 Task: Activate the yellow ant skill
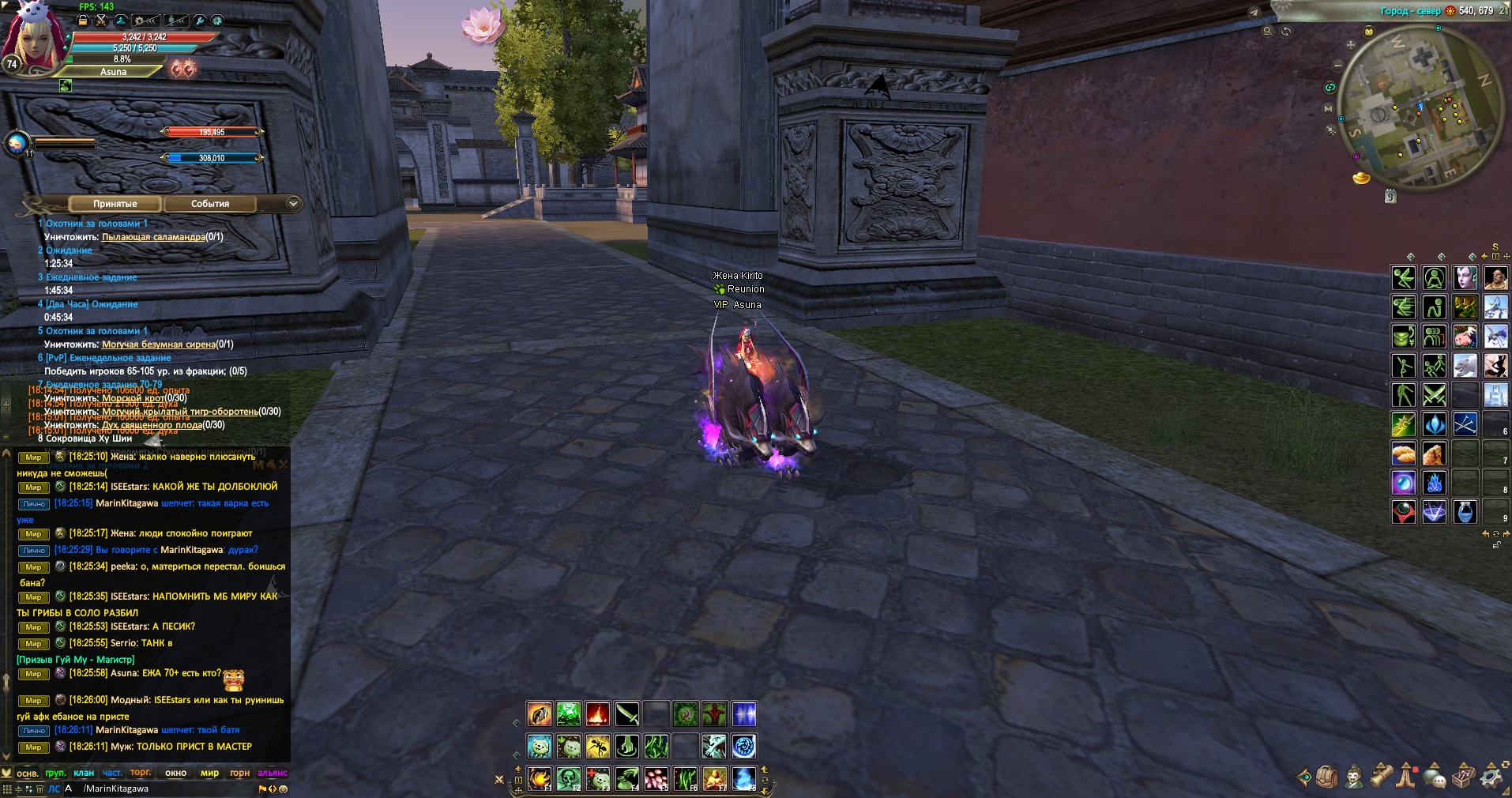tap(598, 746)
